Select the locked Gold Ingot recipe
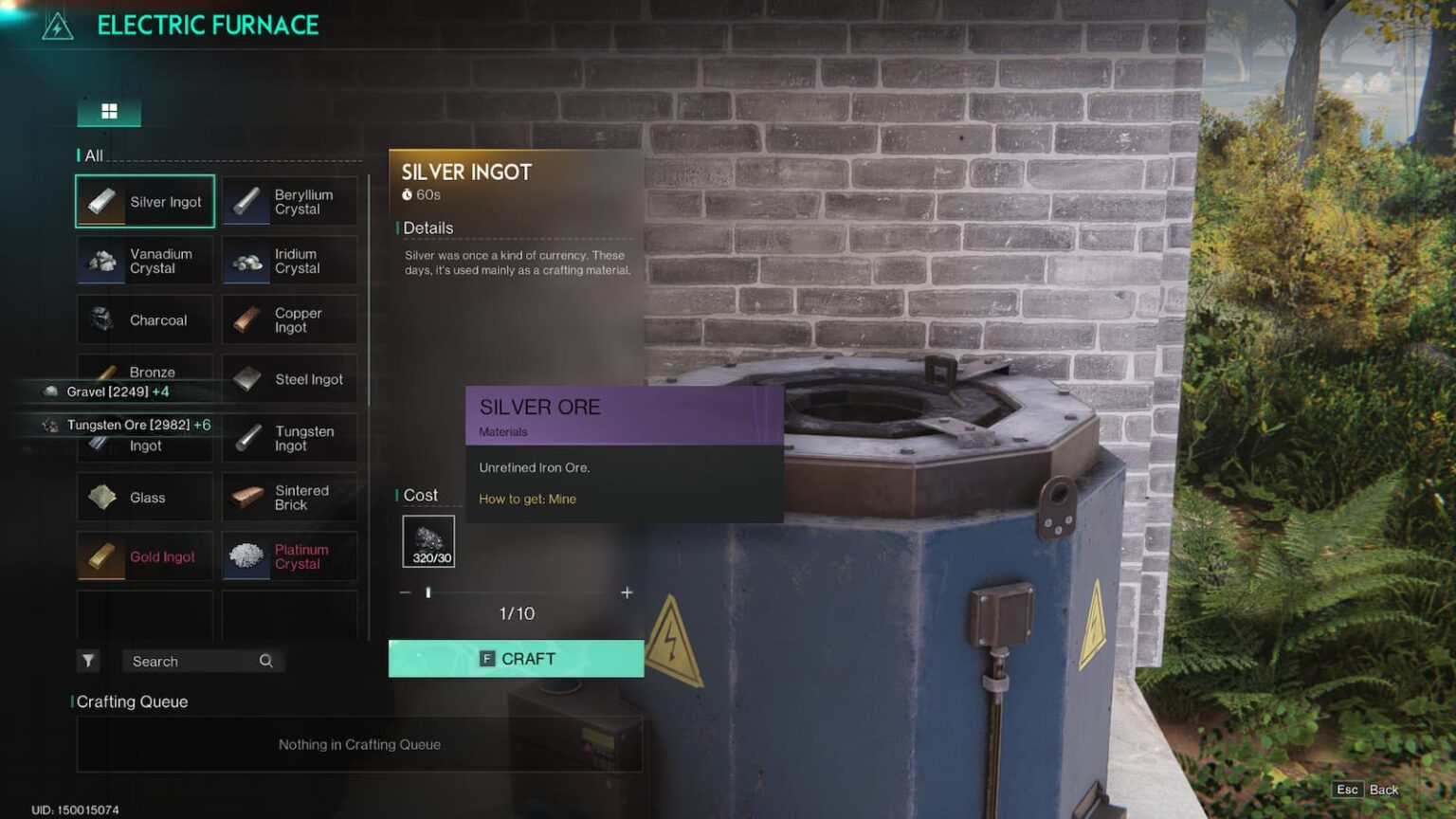 pyautogui.click(x=144, y=556)
